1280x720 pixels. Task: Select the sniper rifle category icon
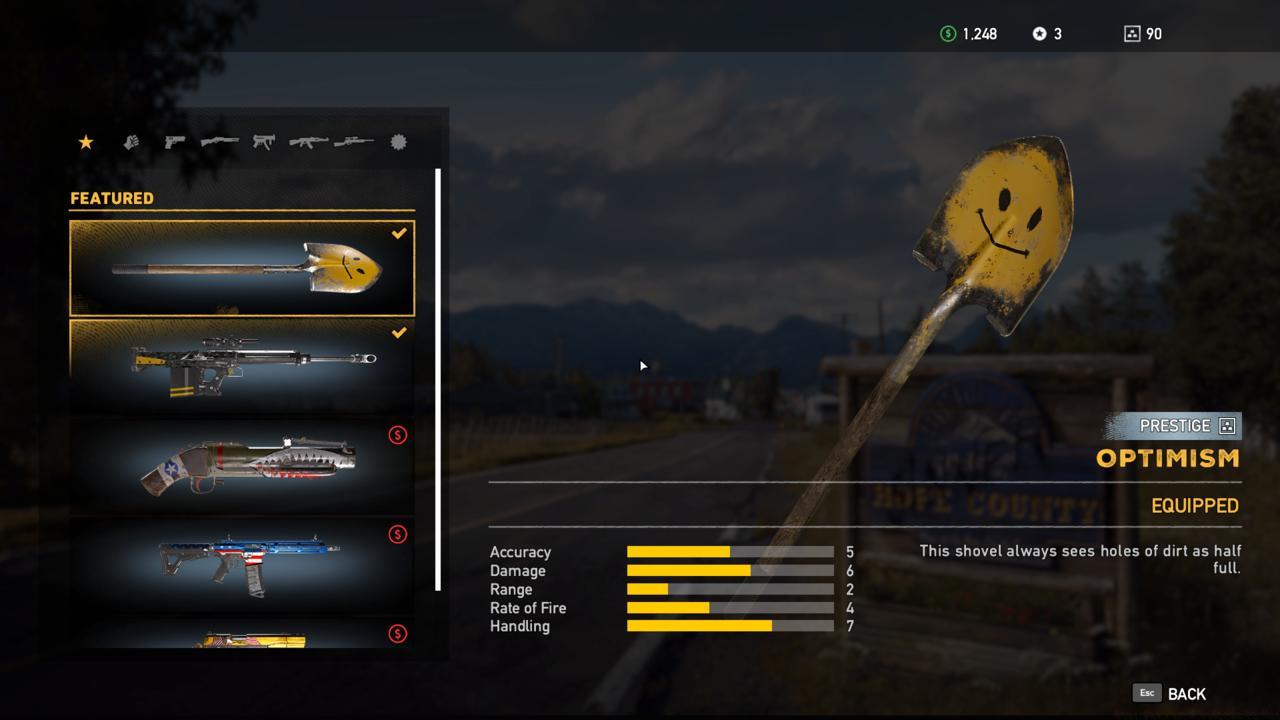pos(352,141)
